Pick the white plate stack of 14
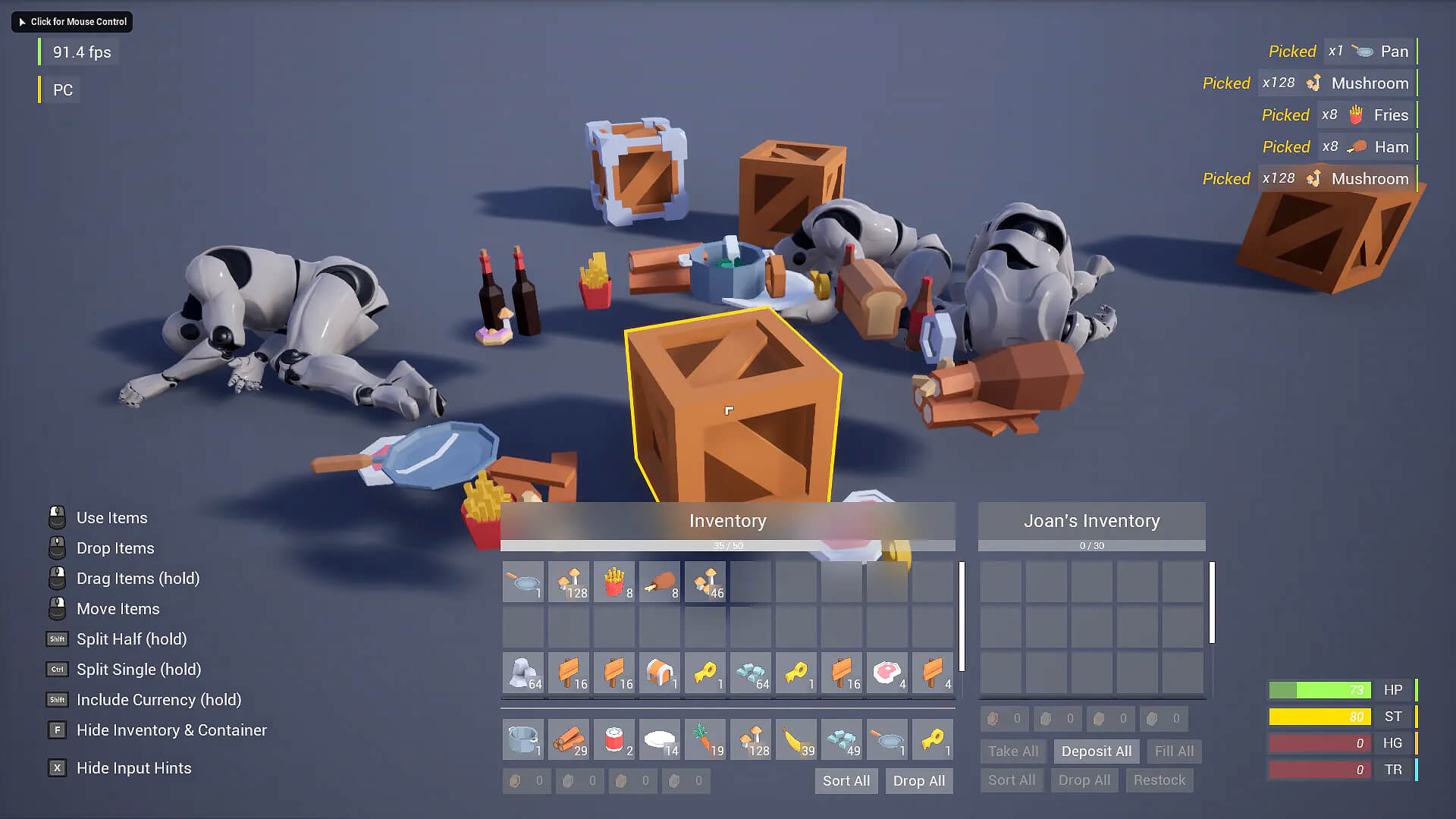1456x819 pixels. tap(660, 739)
